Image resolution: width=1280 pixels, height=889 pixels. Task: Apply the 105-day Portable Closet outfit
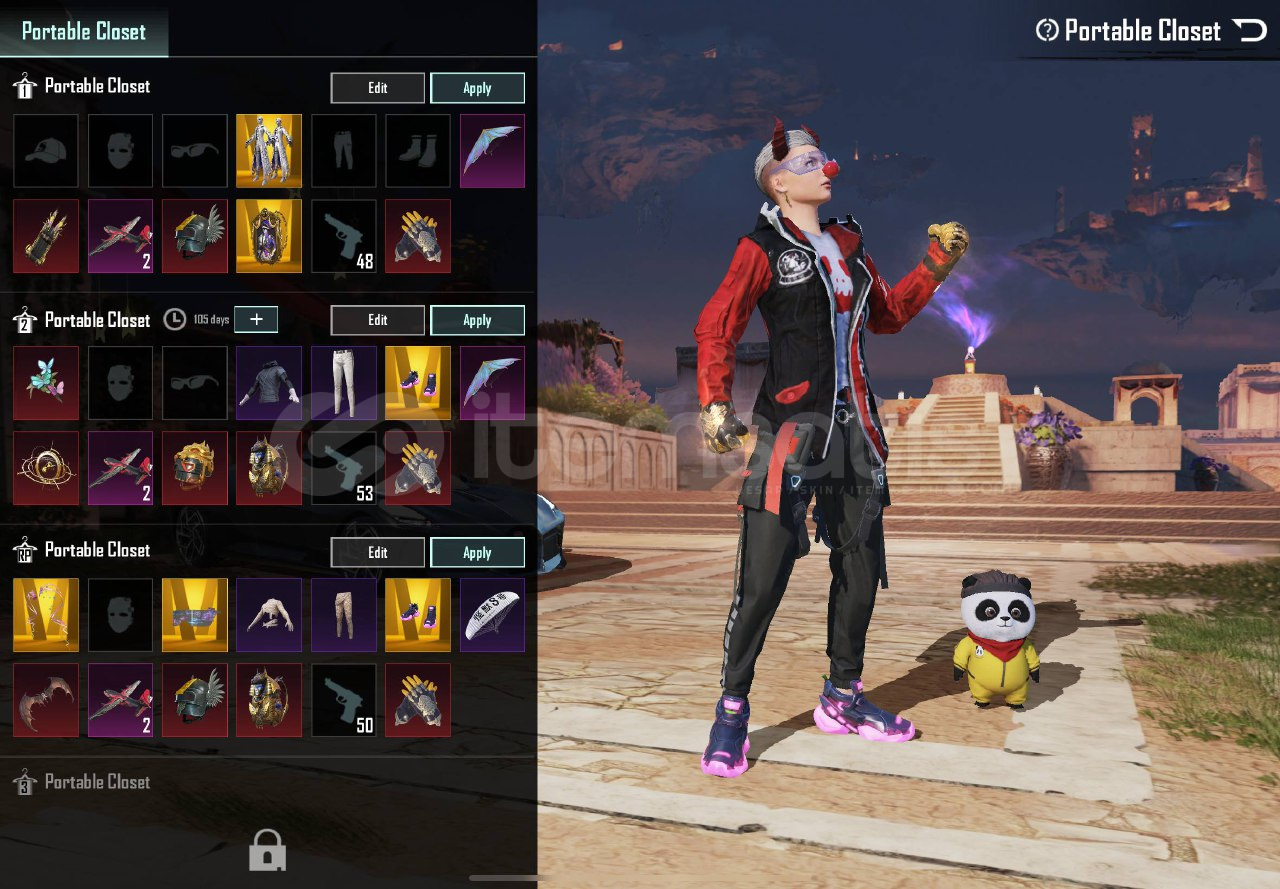point(477,320)
